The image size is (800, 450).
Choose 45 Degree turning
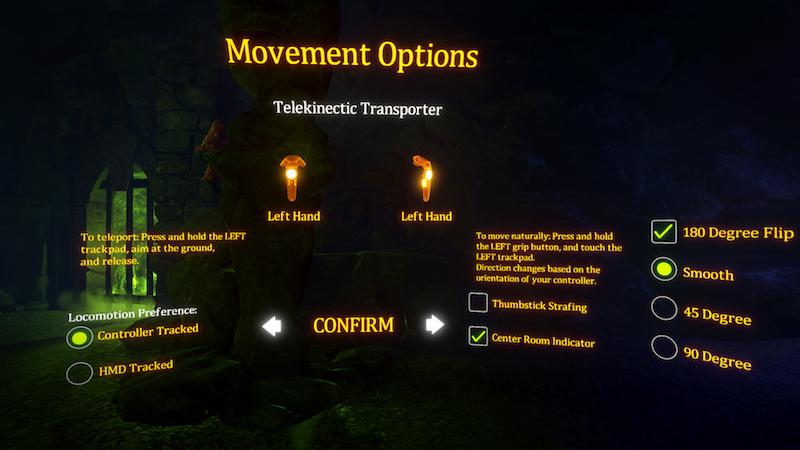coord(663,308)
